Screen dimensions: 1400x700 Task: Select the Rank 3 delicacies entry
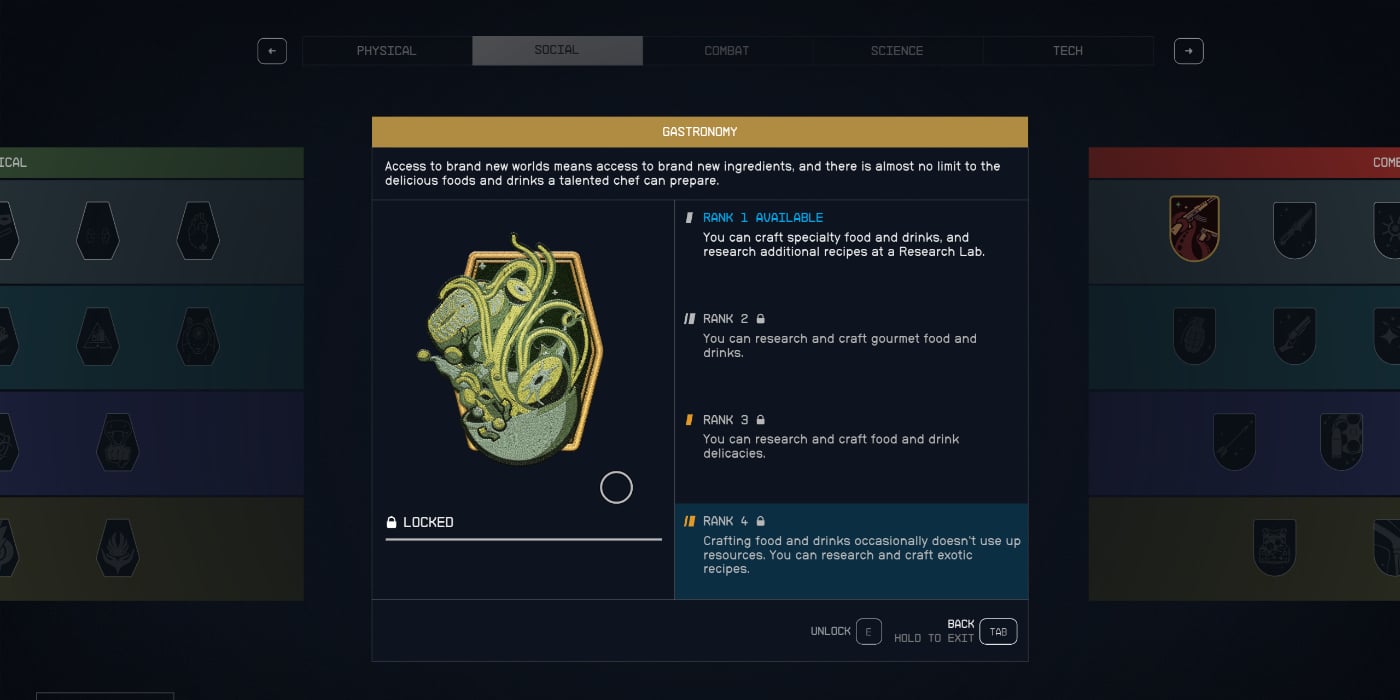click(850, 437)
